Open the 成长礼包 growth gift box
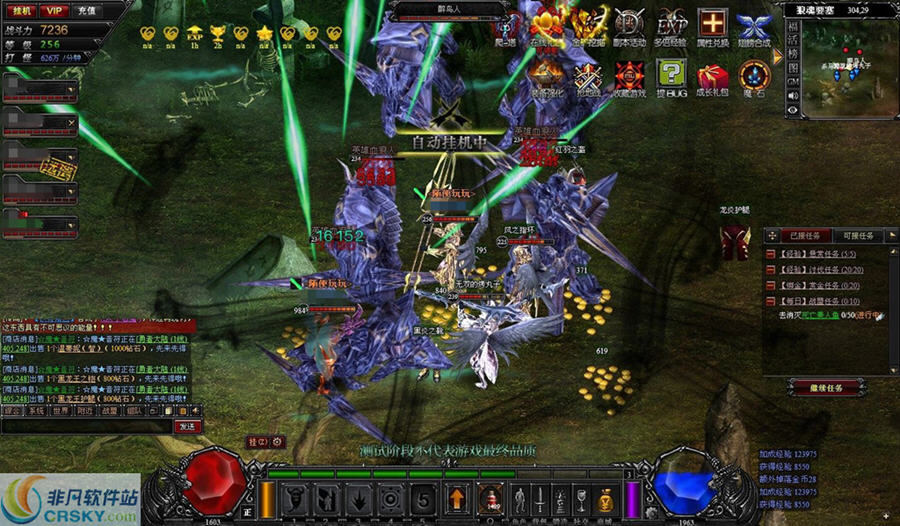 coord(712,76)
